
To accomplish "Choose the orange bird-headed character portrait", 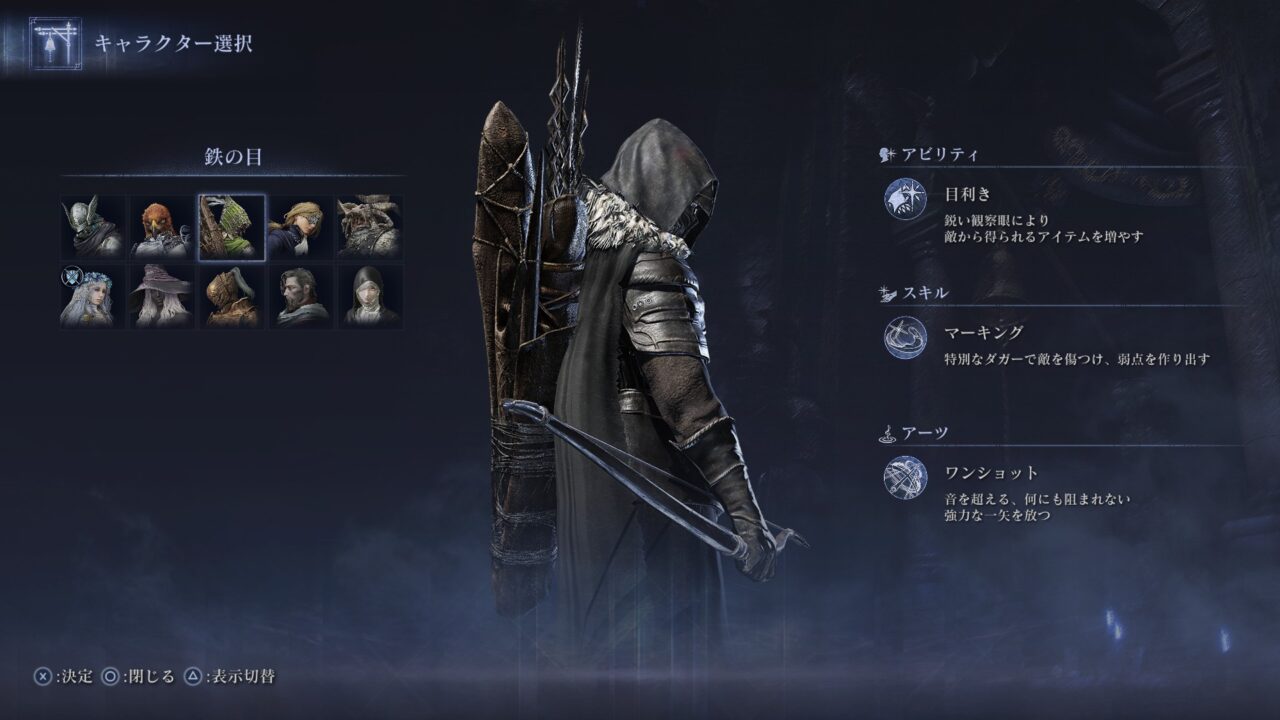I will click(162, 227).
